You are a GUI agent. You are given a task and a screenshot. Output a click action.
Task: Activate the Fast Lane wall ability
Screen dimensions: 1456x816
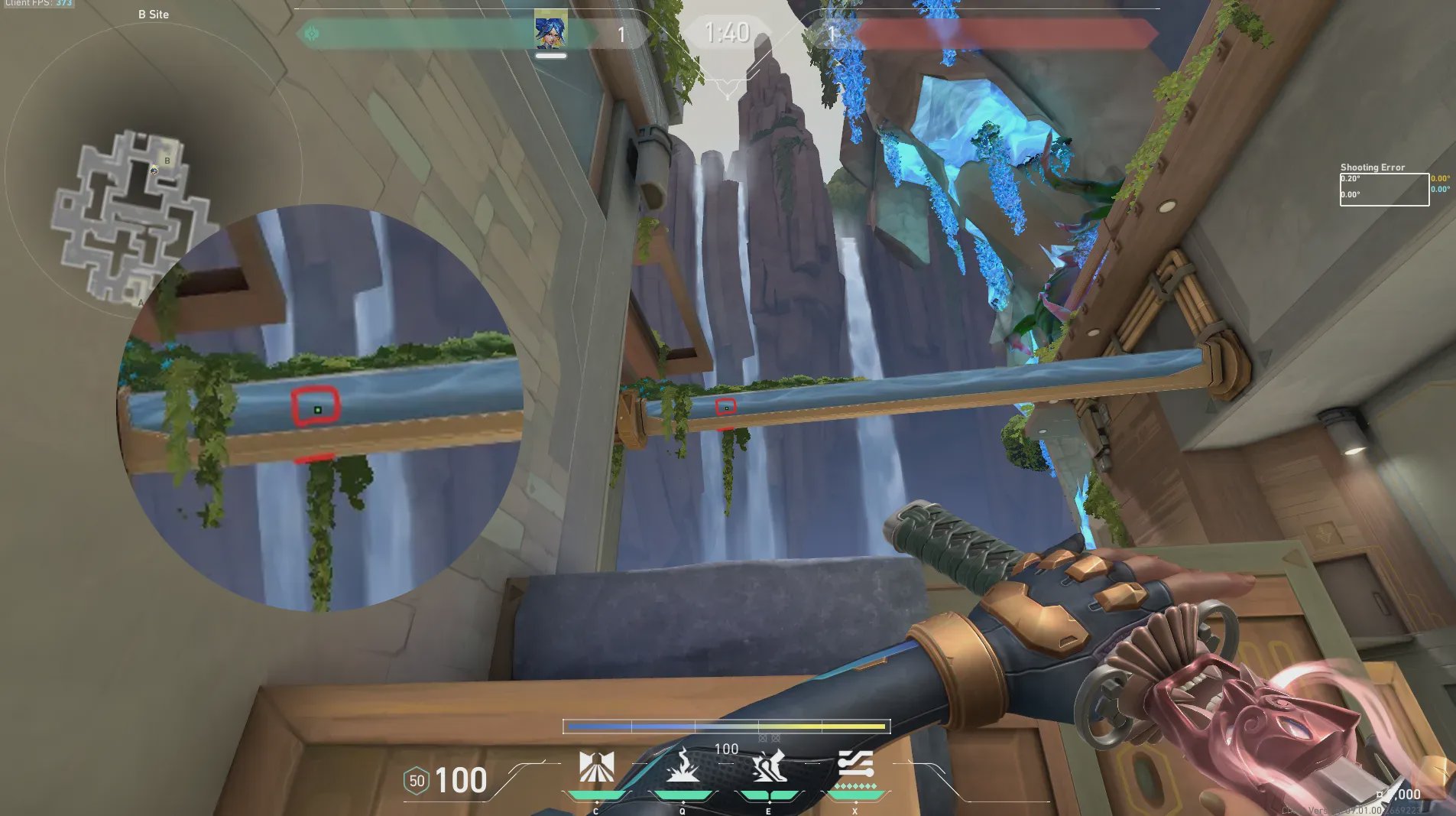tap(596, 767)
